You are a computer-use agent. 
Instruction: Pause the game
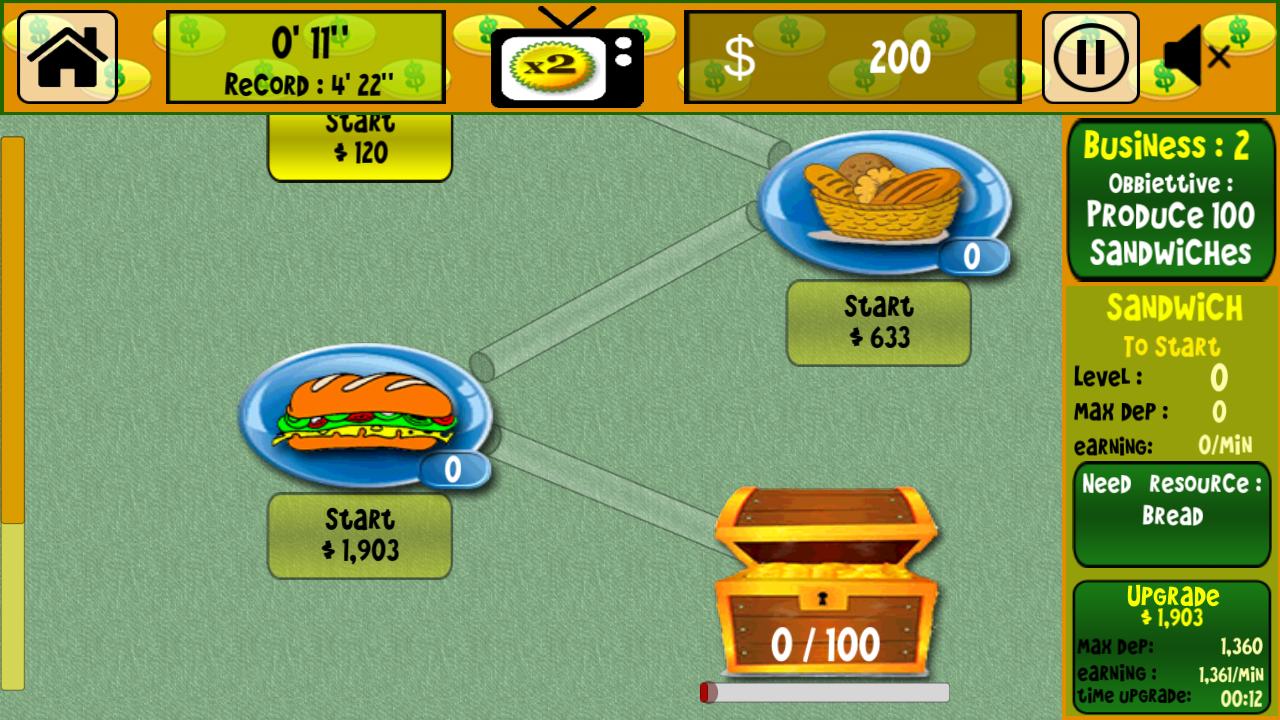tap(1090, 57)
